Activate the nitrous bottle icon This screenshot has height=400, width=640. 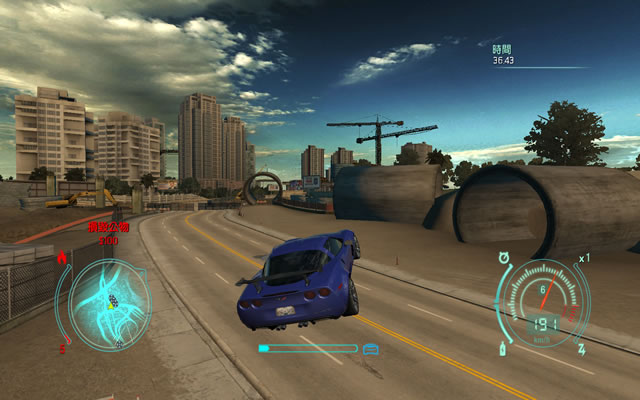(501, 349)
